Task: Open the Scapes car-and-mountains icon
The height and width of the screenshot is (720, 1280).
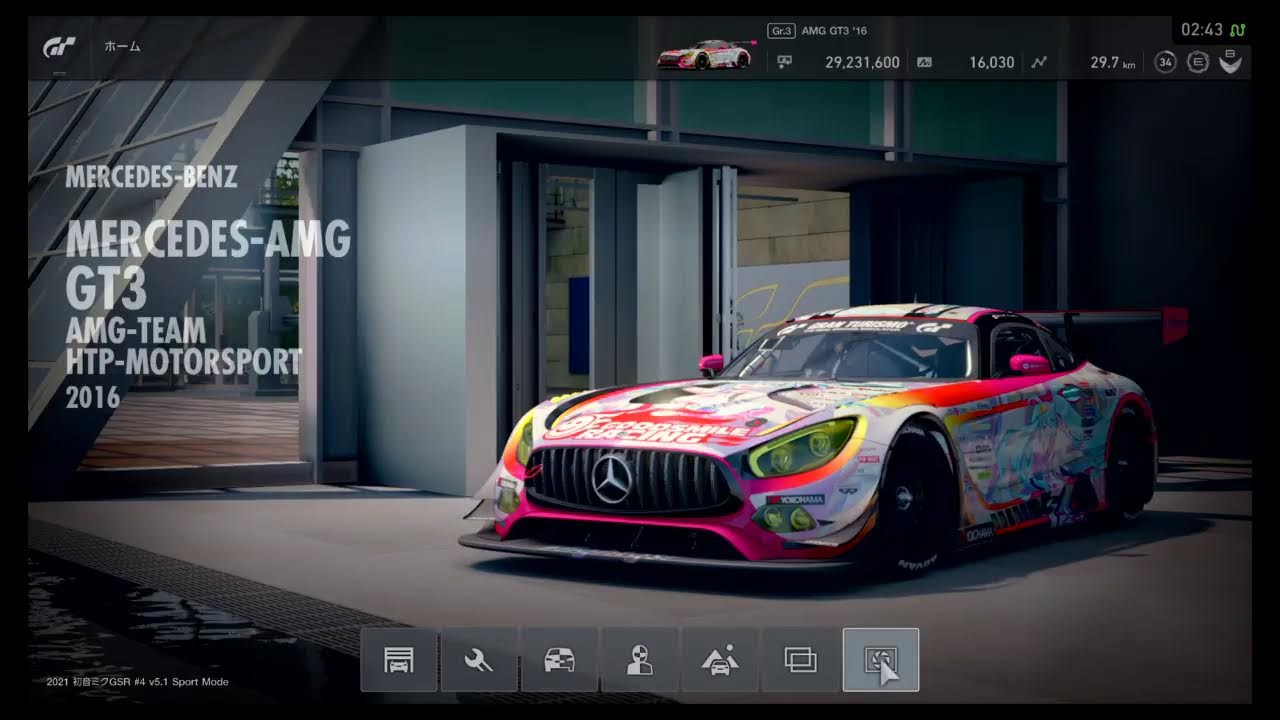Action: 720,660
